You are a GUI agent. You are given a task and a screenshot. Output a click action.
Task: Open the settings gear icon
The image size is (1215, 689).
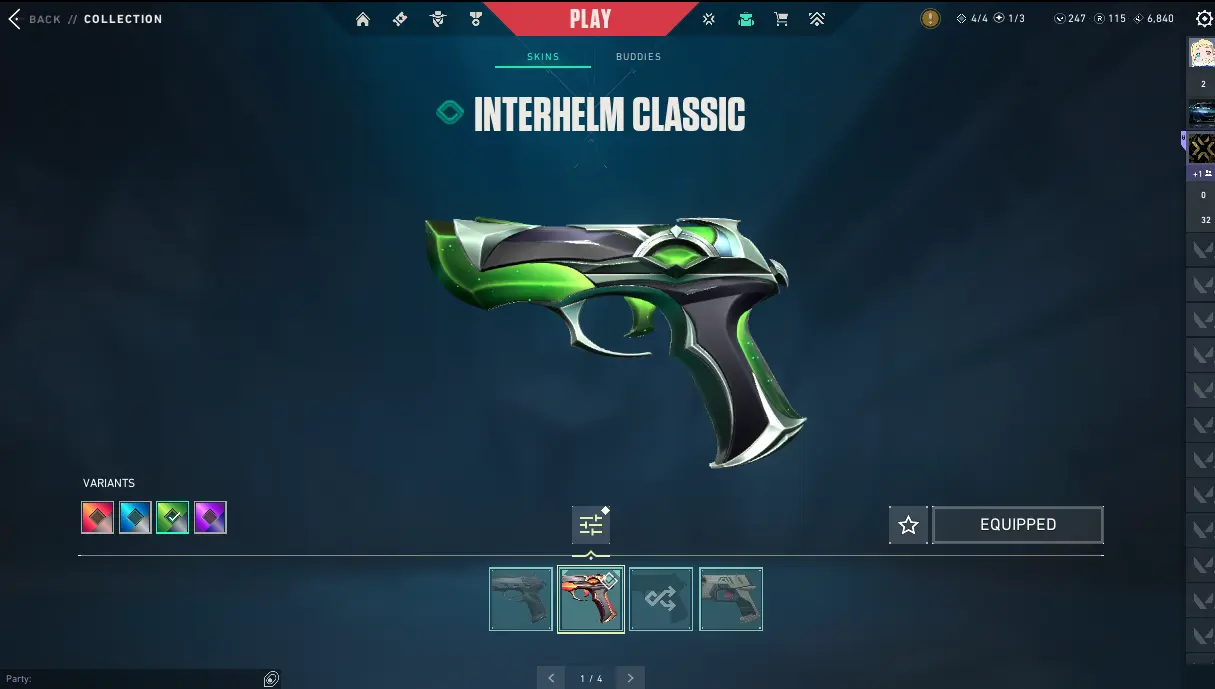tap(1204, 19)
